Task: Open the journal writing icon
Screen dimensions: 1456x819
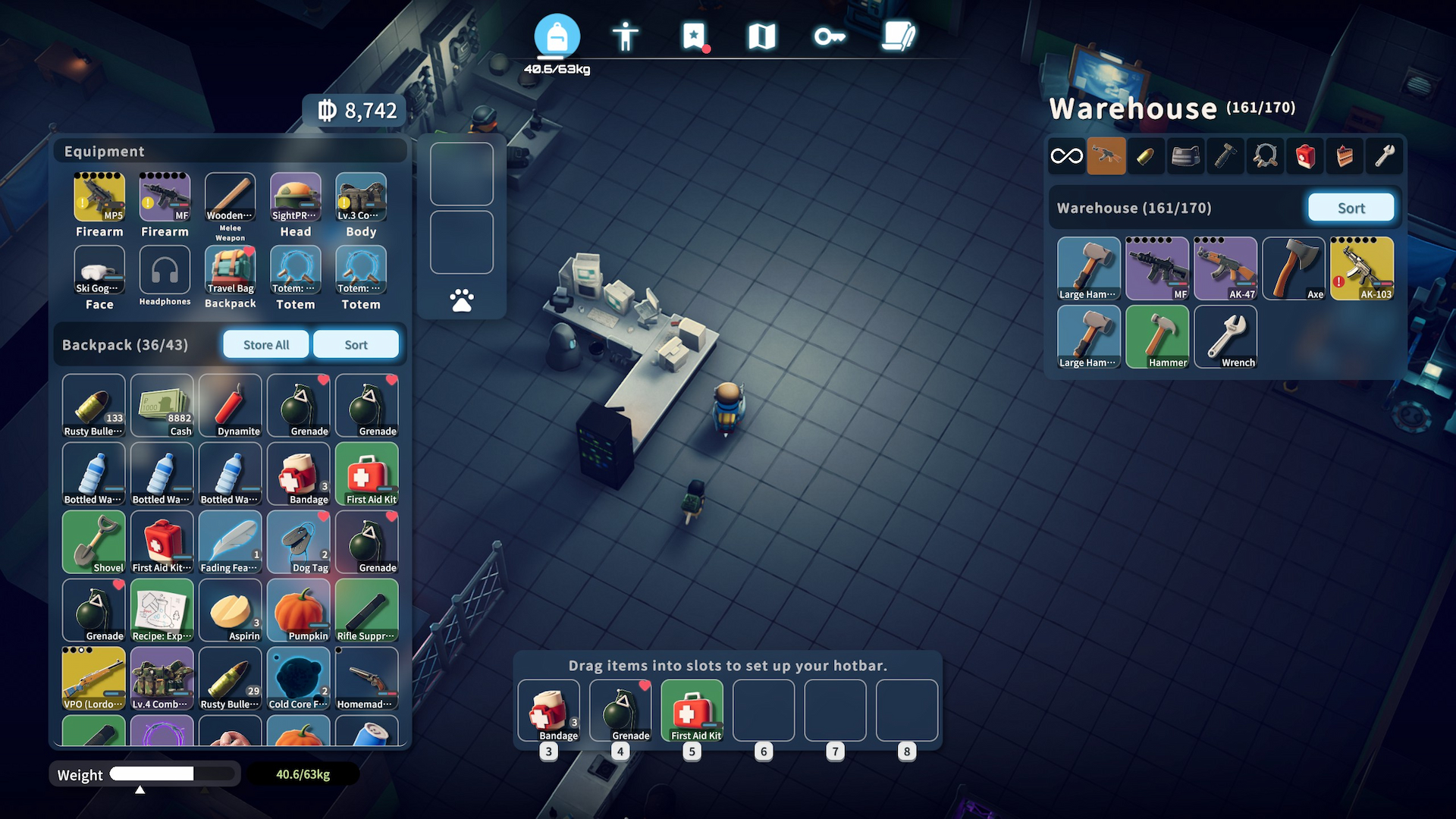Action: (x=899, y=35)
